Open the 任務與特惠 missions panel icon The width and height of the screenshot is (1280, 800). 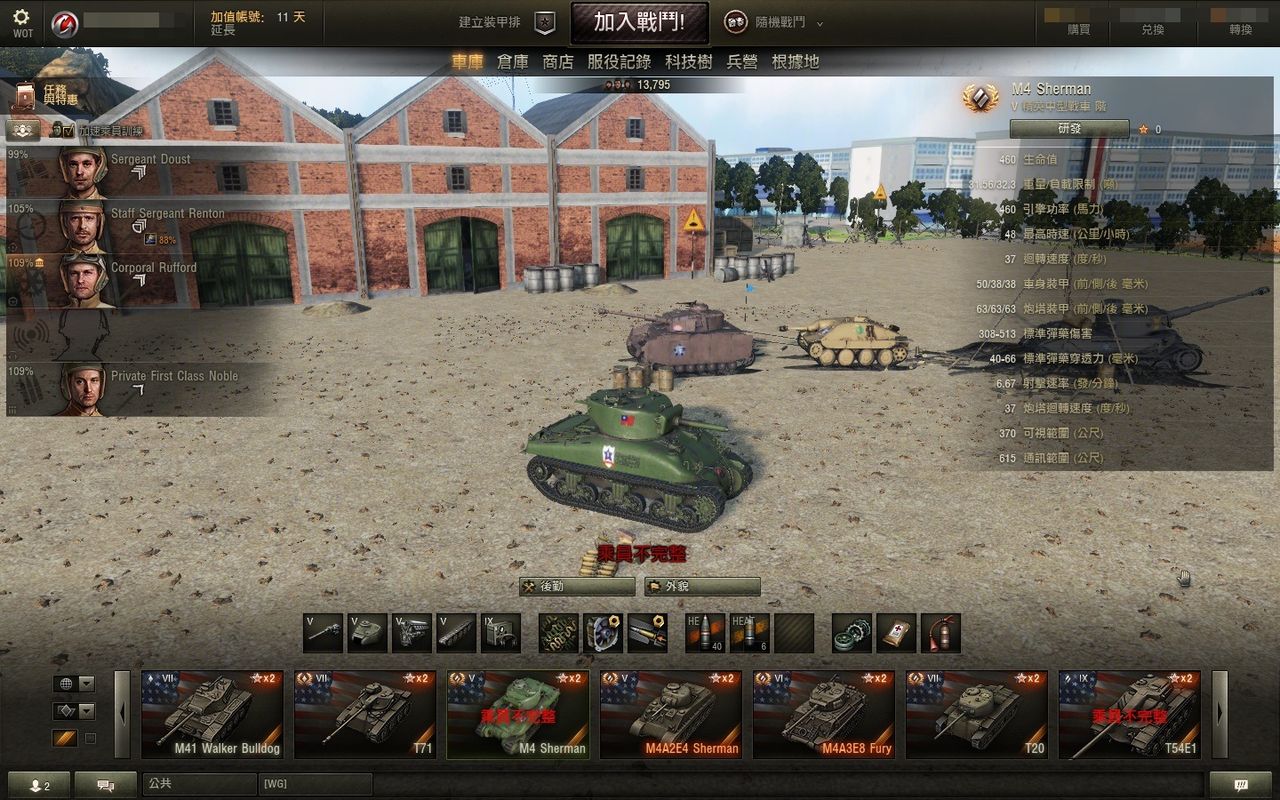click(x=25, y=95)
